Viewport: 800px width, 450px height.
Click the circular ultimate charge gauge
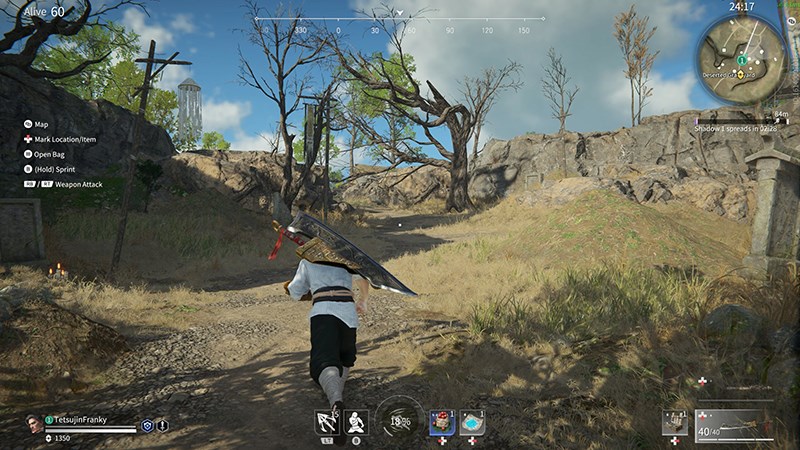[400, 420]
